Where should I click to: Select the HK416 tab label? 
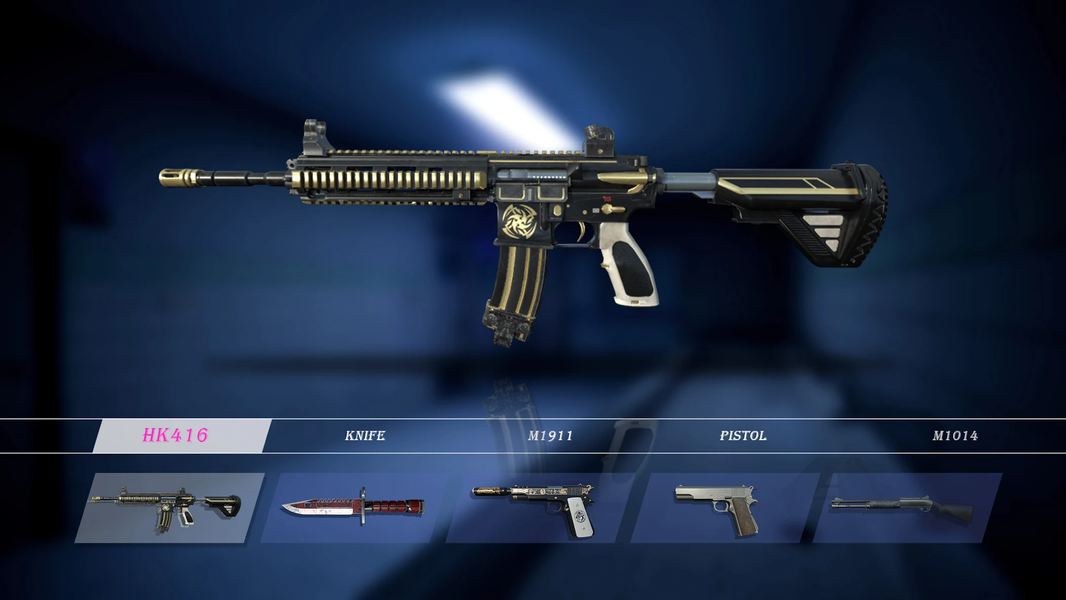(x=176, y=436)
